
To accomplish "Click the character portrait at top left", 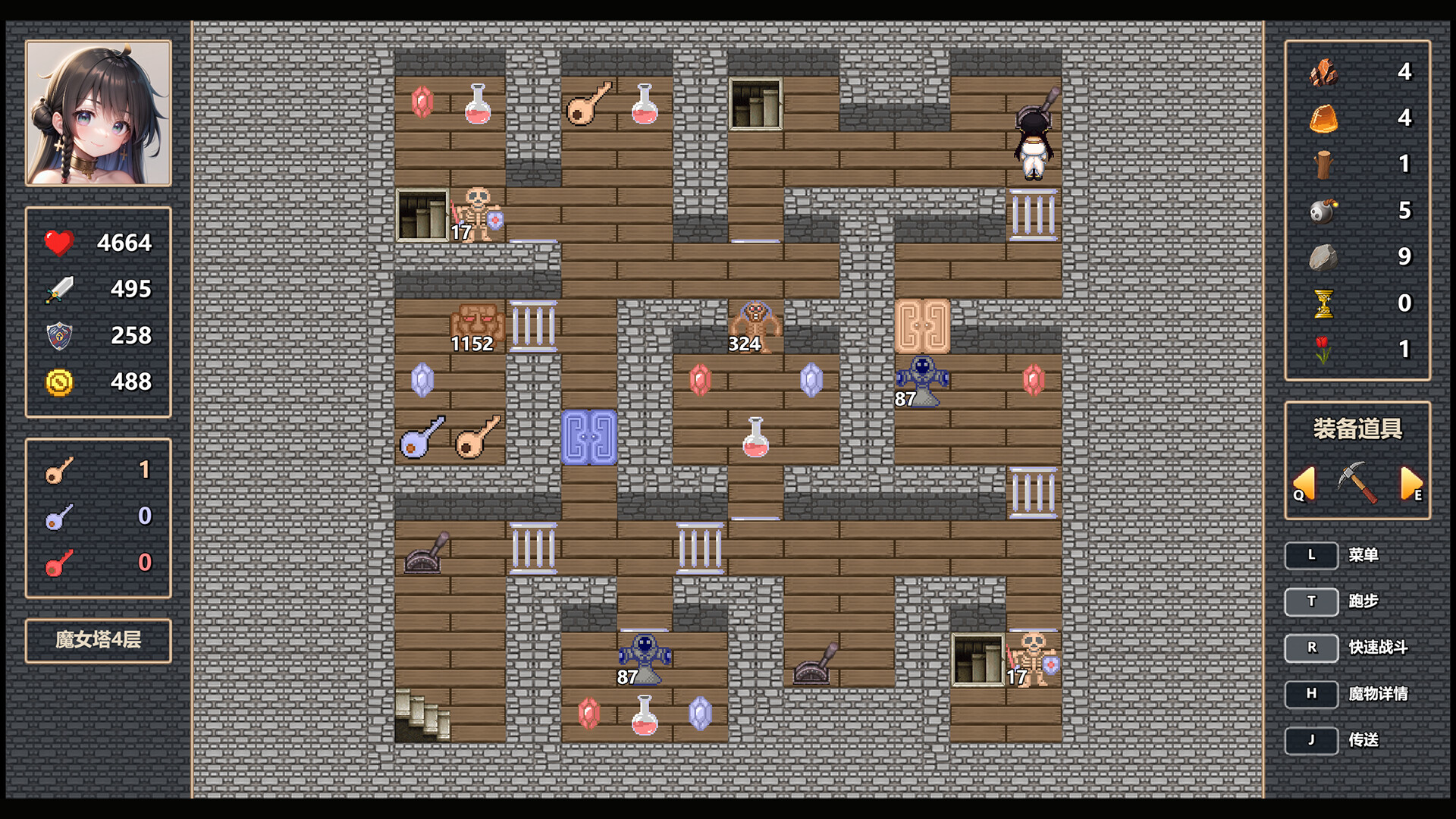I will (x=98, y=114).
